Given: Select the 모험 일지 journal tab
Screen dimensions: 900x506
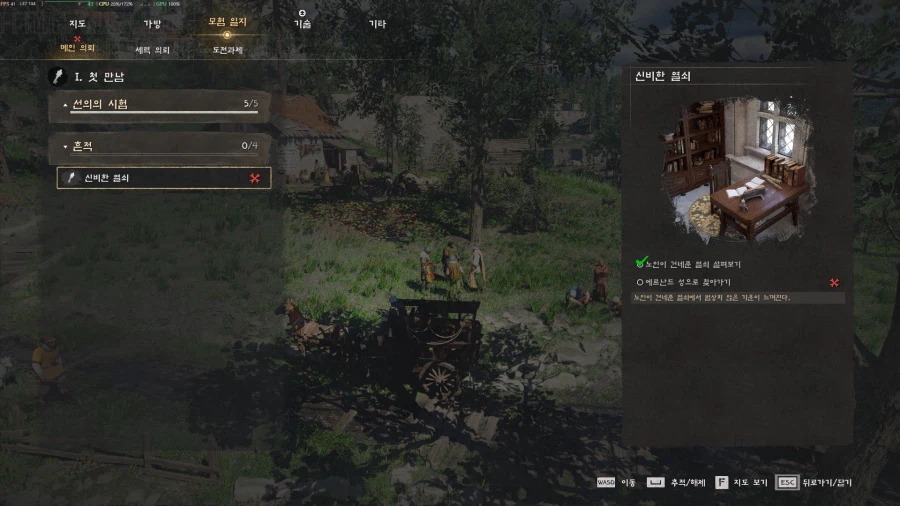Looking at the screenshot, I should click(227, 22).
